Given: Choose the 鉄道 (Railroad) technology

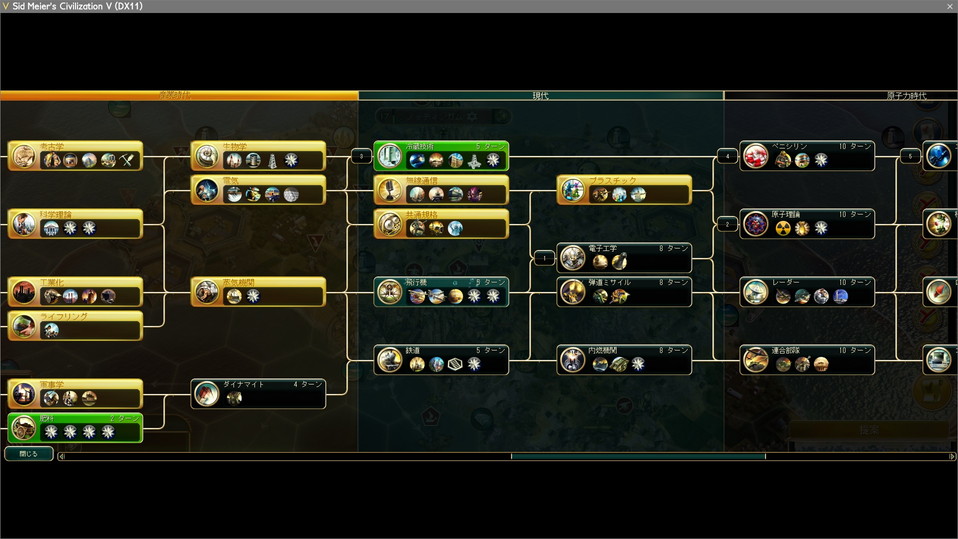Looking at the screenshot, I should click(x=441, y=359).
